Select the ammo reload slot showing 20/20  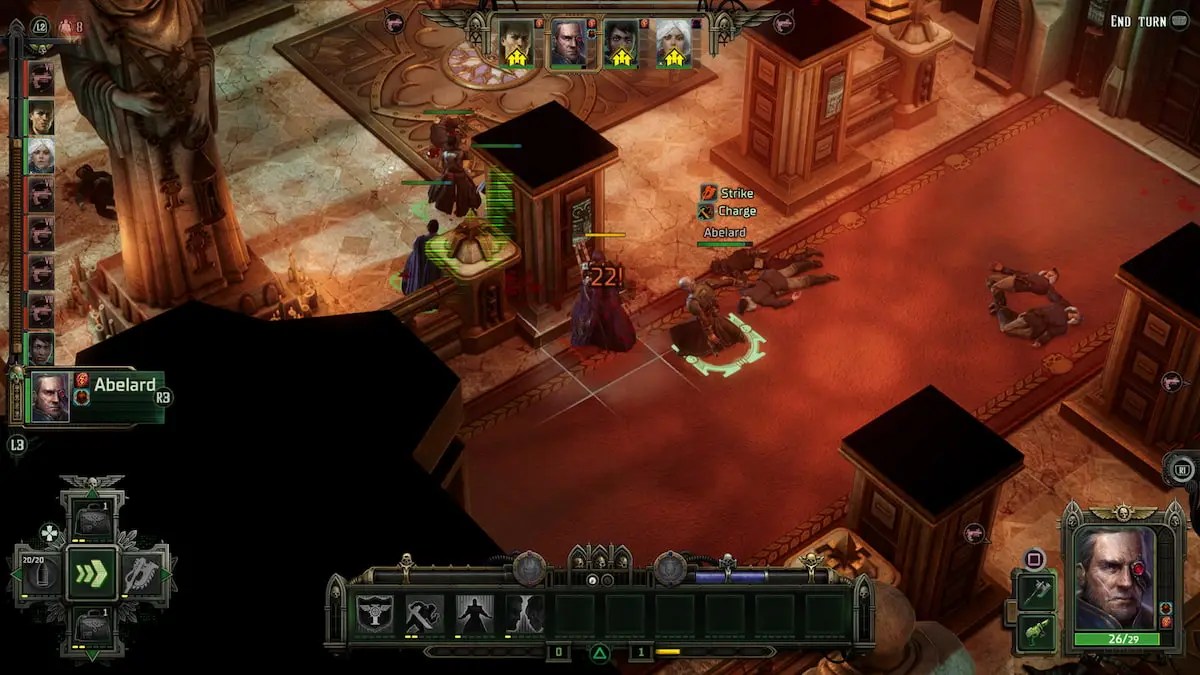[41, 574]
